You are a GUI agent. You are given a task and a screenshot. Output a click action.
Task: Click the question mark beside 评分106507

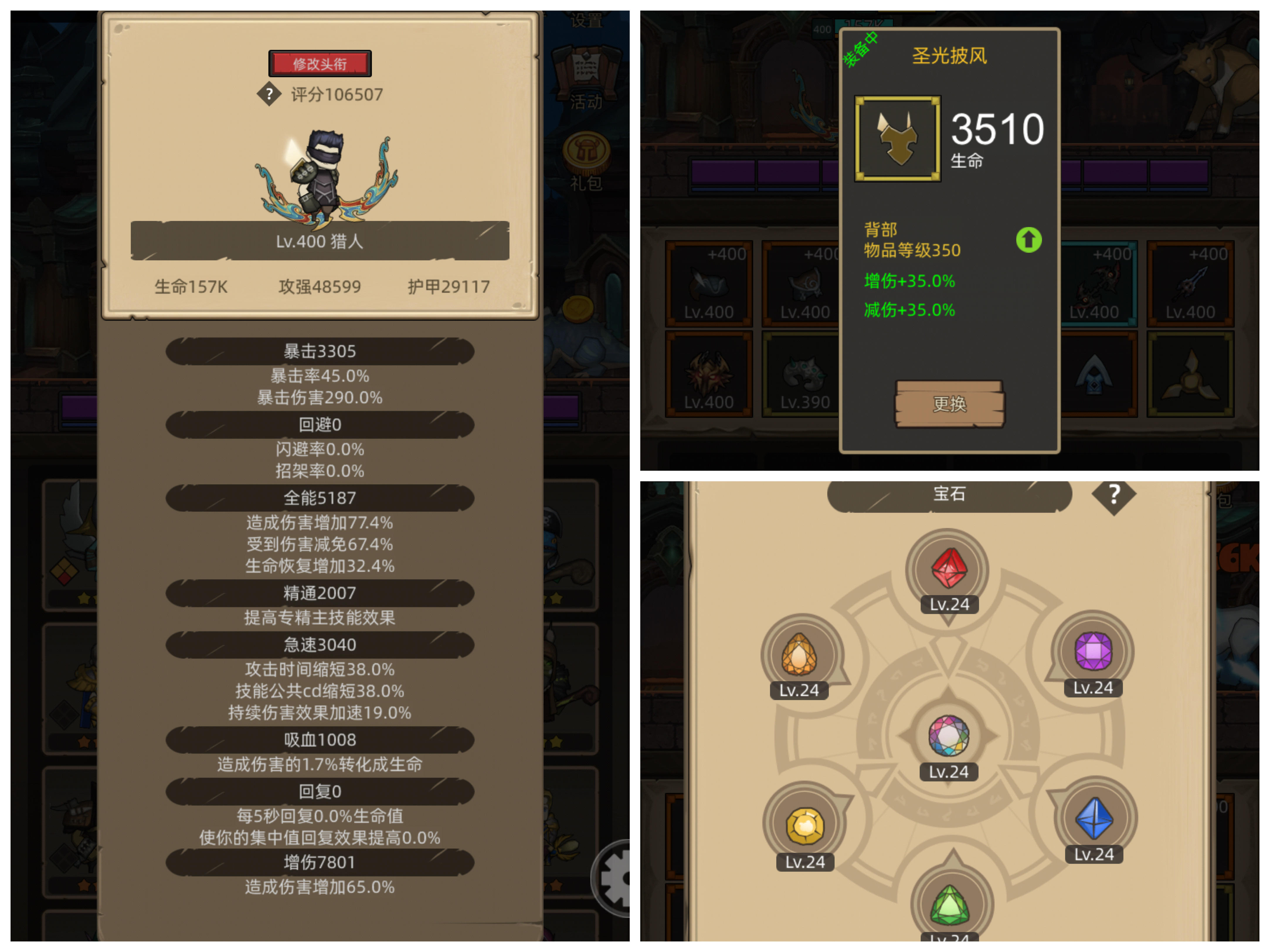(270, 94)
